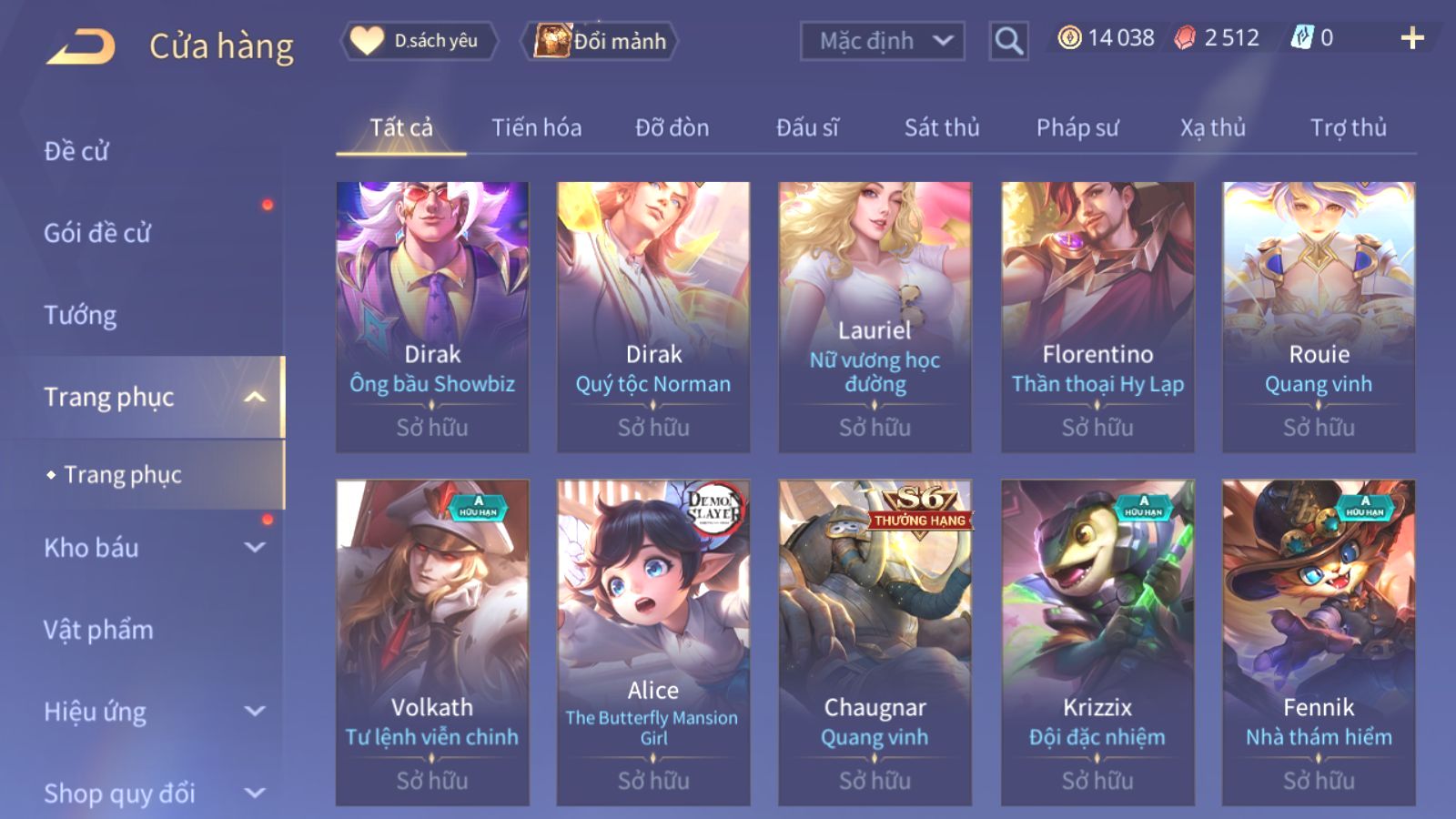Filter by the Pháp sư tab
Viewport: 1456px width, 819px height.
point(1077,127)
